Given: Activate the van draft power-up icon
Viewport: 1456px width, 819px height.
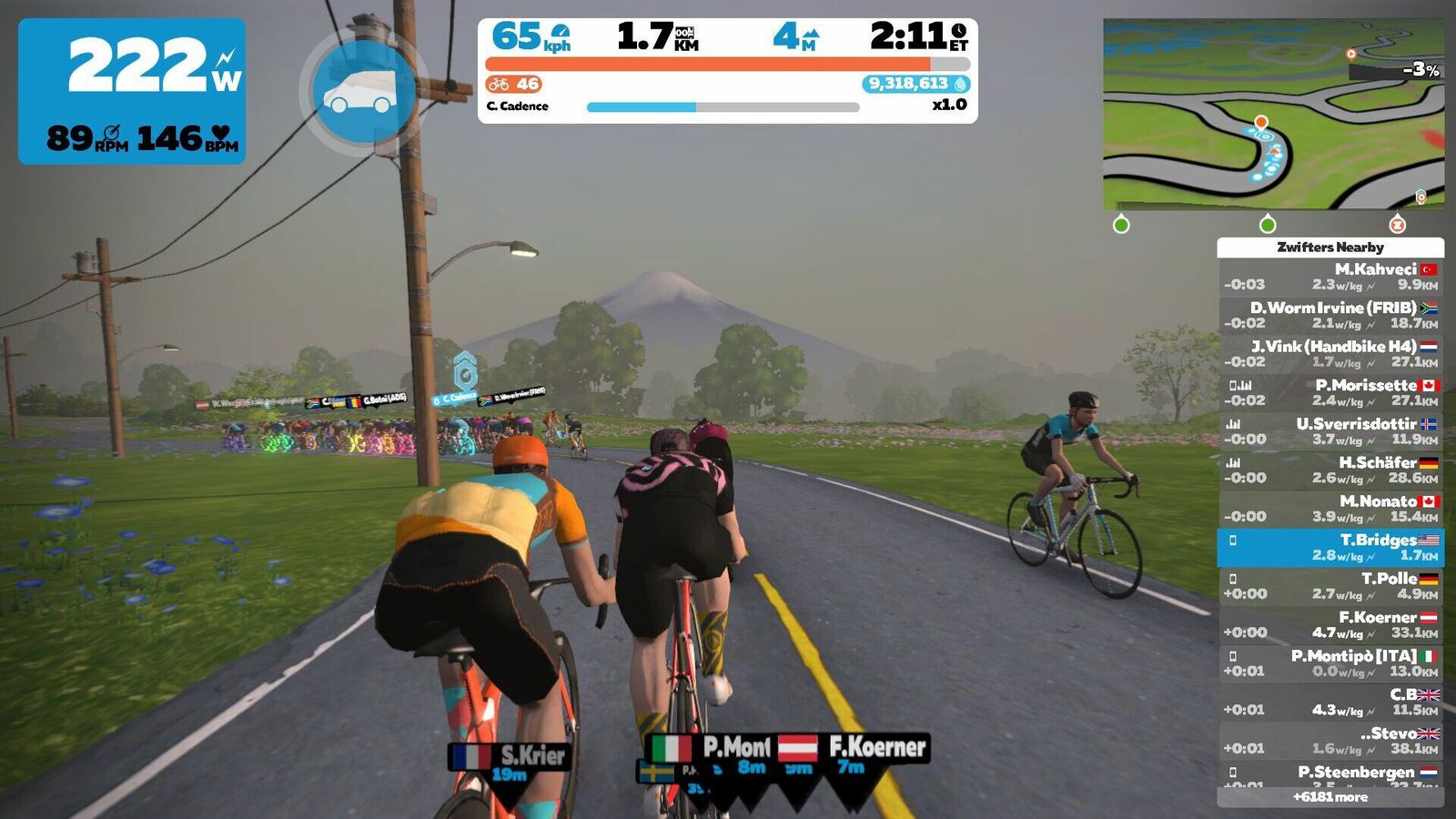Looking at the screenshot, I should 363,91.
